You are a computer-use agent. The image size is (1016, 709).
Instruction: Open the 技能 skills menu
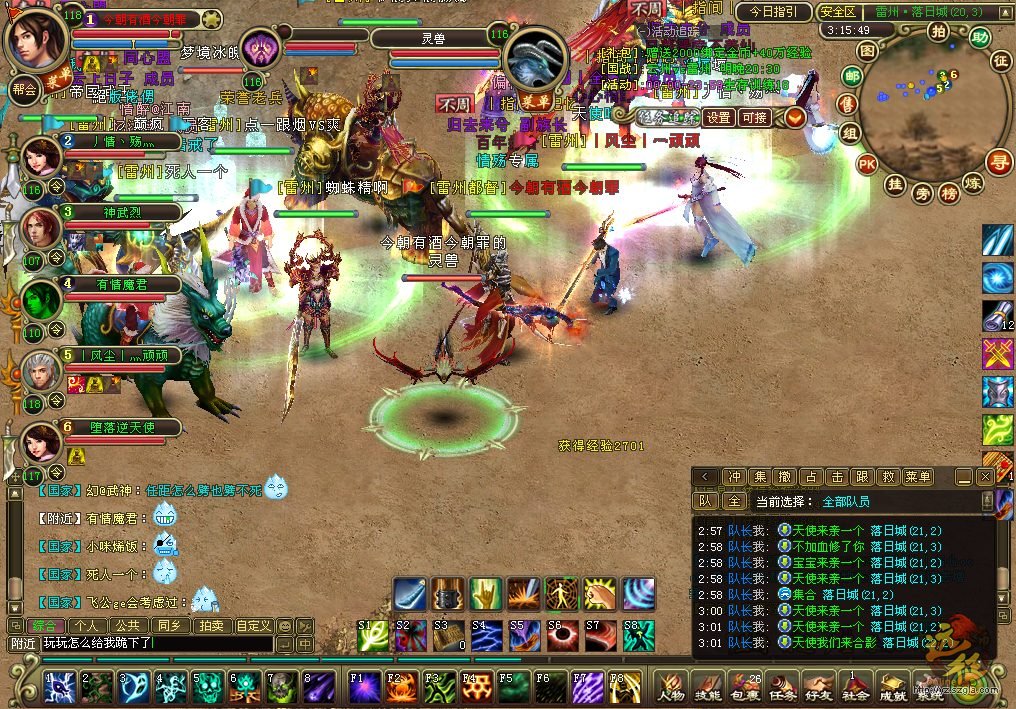click(x=708, y=687)
